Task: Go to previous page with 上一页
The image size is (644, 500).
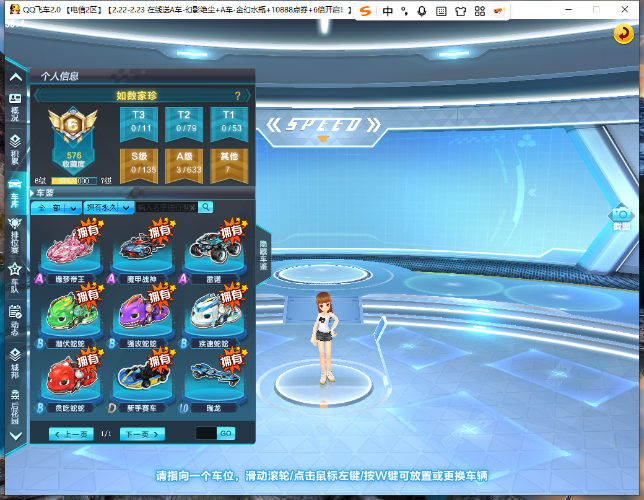Action: (71, 434)
